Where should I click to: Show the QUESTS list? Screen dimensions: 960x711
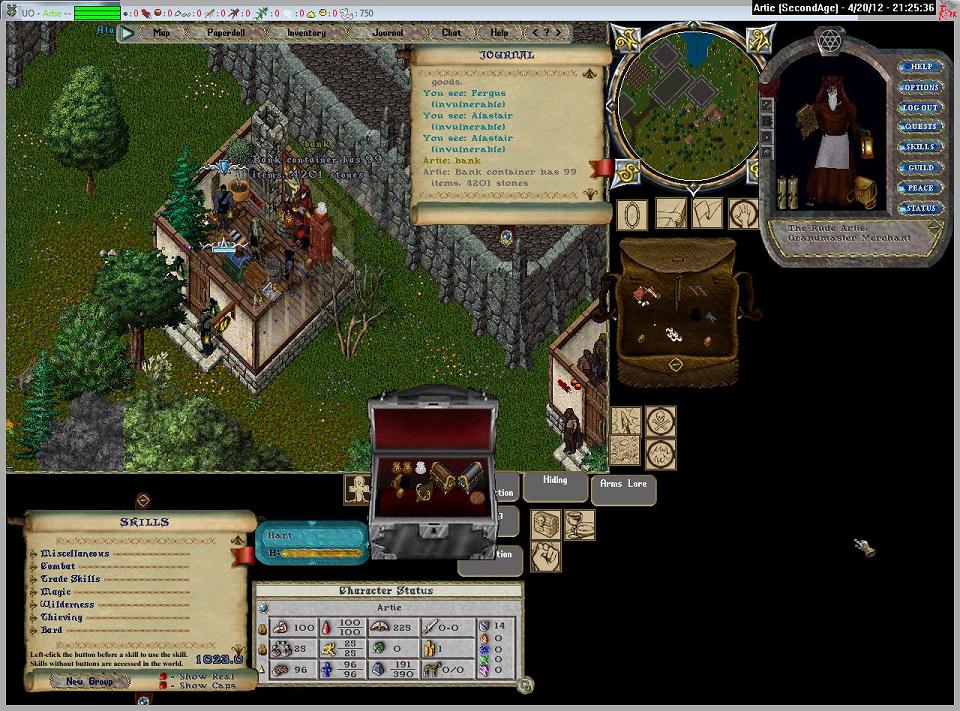(920, 128)
